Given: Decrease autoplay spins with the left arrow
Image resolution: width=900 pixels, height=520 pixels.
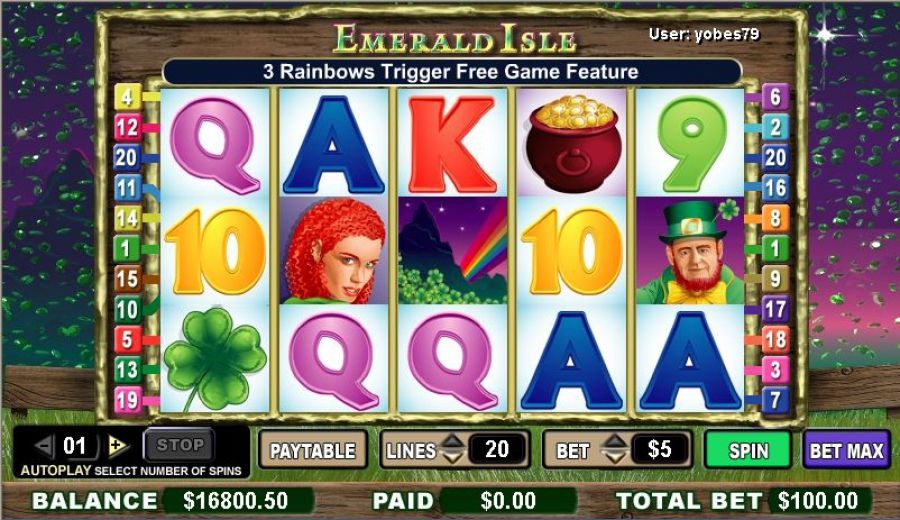Looking at the screenshot, I should coord(44,446).
